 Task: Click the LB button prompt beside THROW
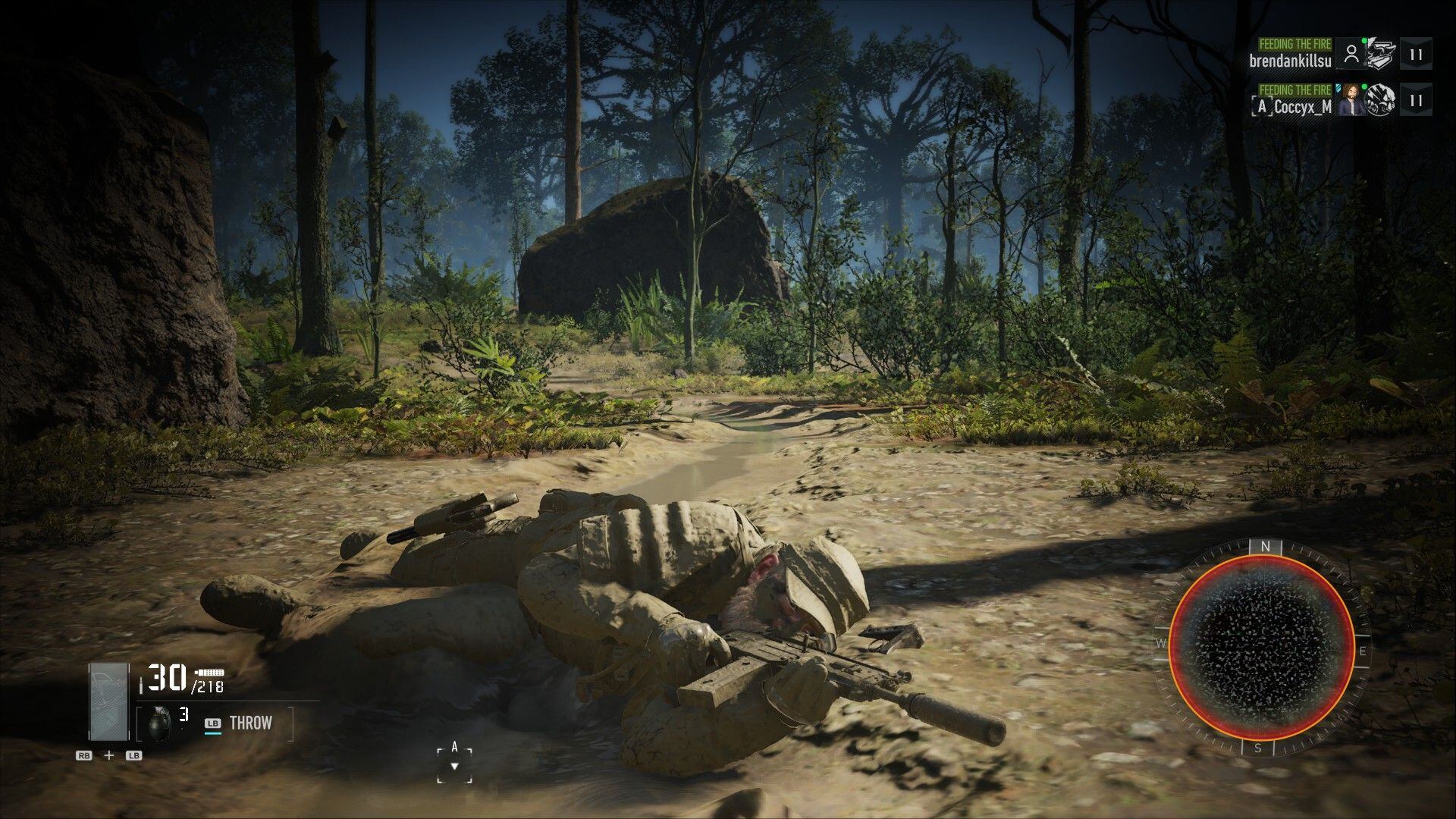(213, 723)
